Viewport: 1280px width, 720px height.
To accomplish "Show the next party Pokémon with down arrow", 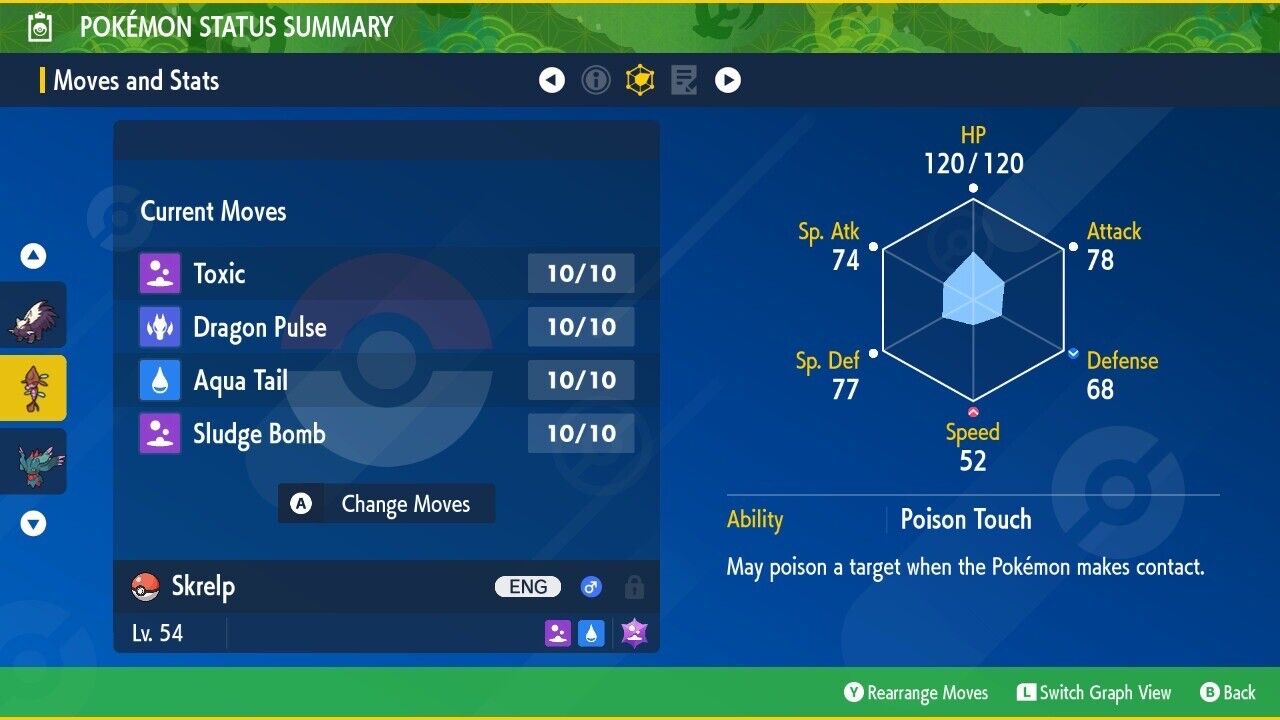I will tap(34, 523).
